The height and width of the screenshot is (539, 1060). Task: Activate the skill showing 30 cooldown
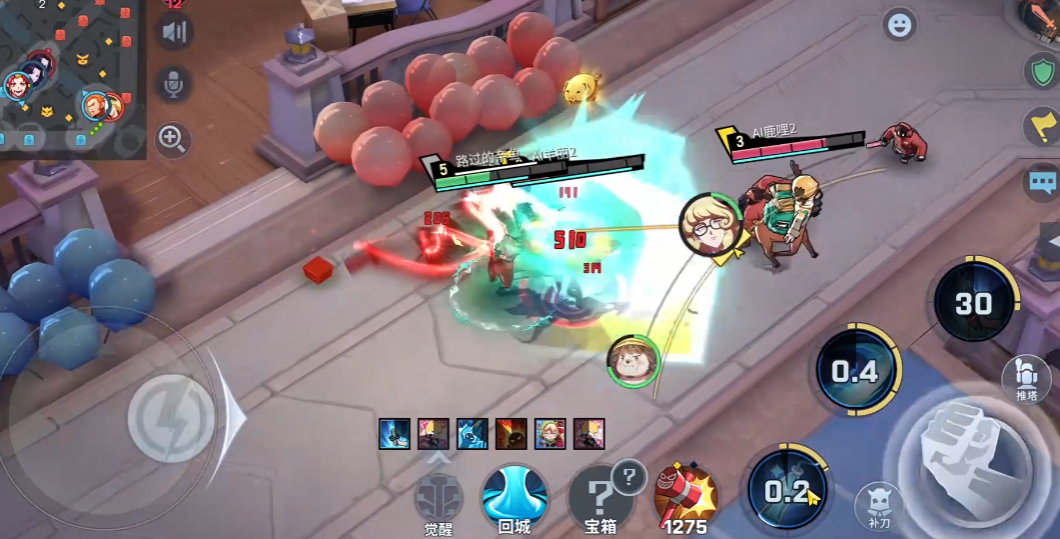pos(973,304)
